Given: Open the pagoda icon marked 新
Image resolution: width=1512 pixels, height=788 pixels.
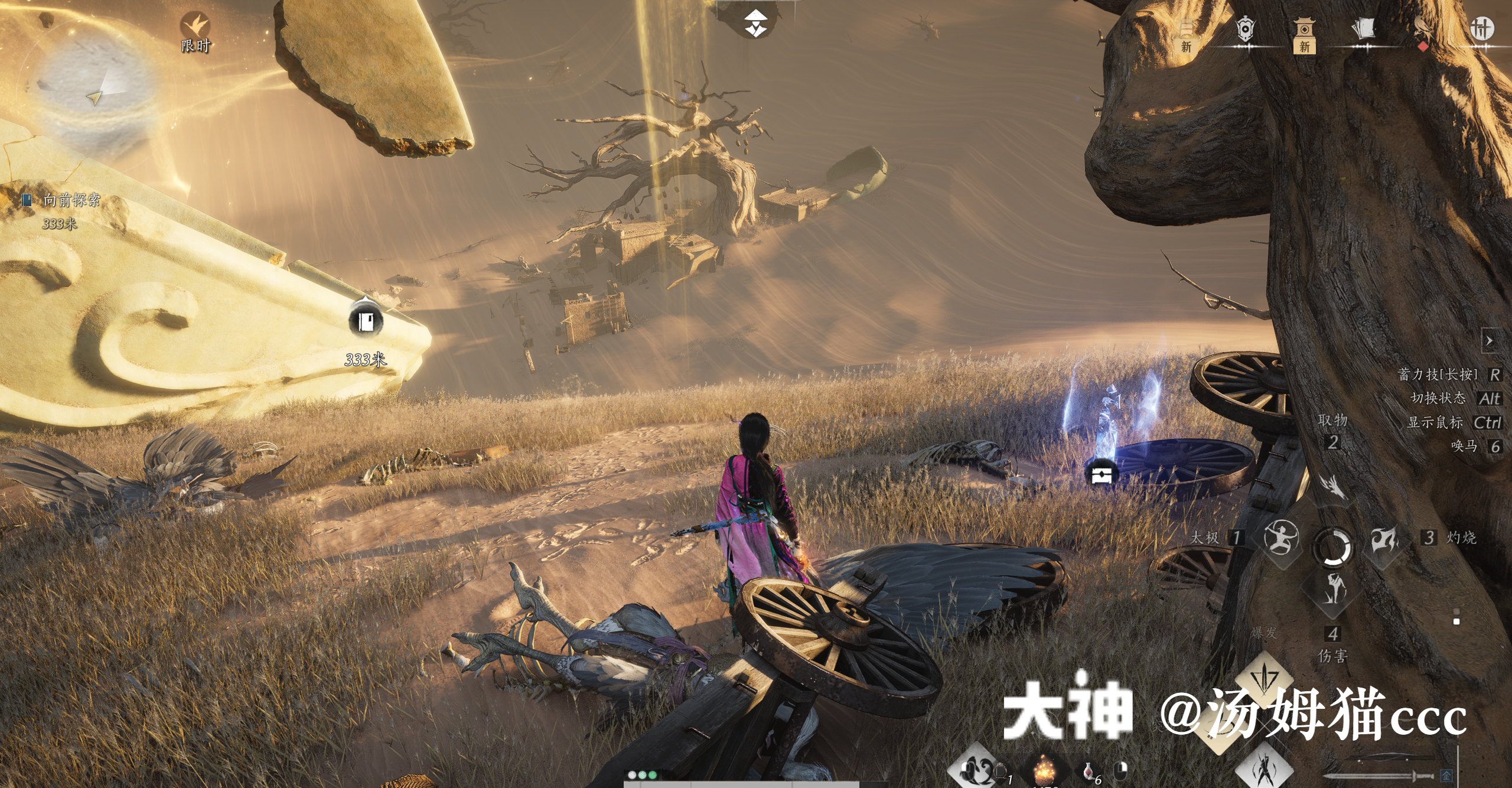Looking at the screenshot, I should (1187, 32).
